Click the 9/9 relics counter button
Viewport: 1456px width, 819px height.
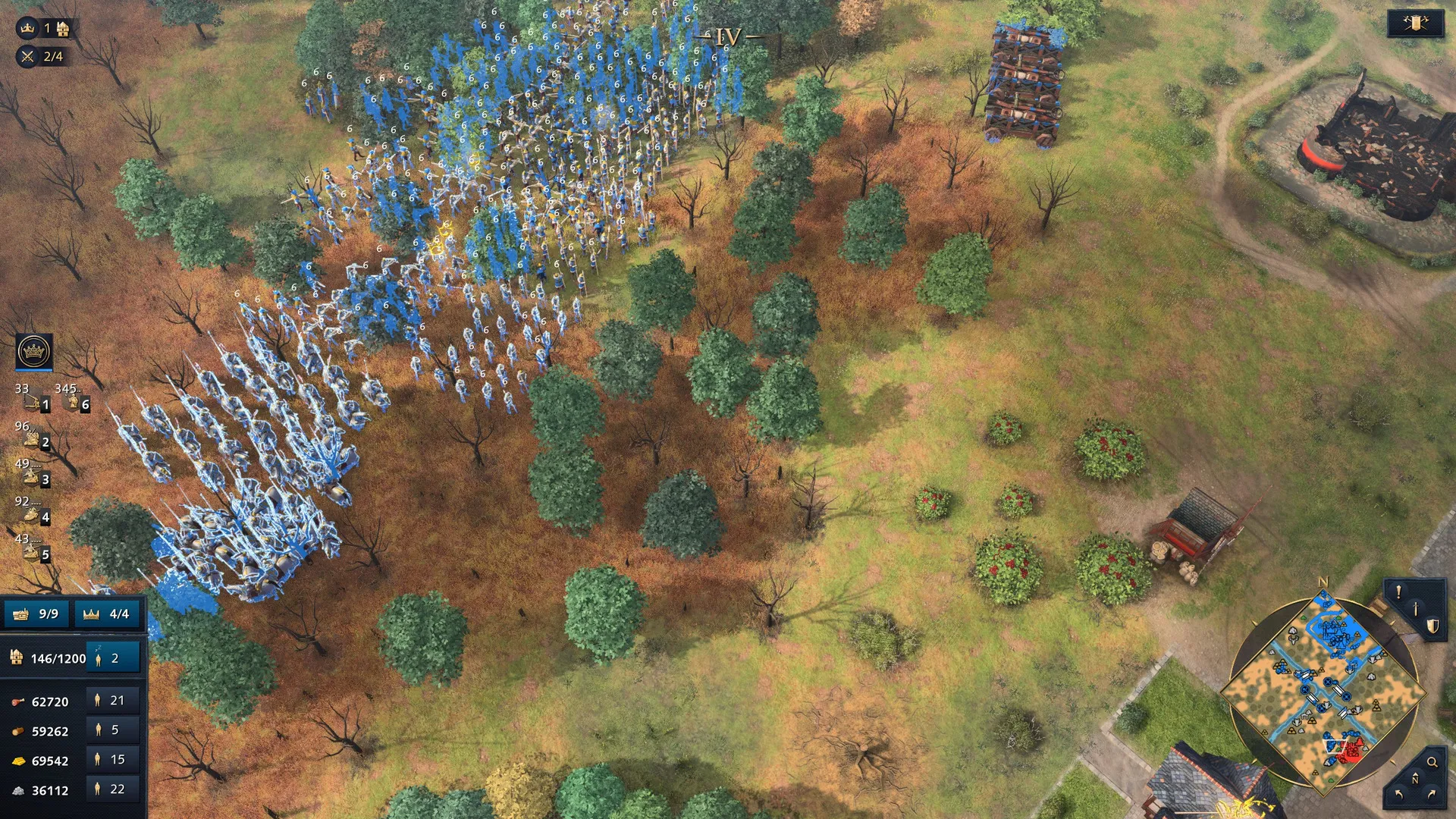(x=36, y=613)
